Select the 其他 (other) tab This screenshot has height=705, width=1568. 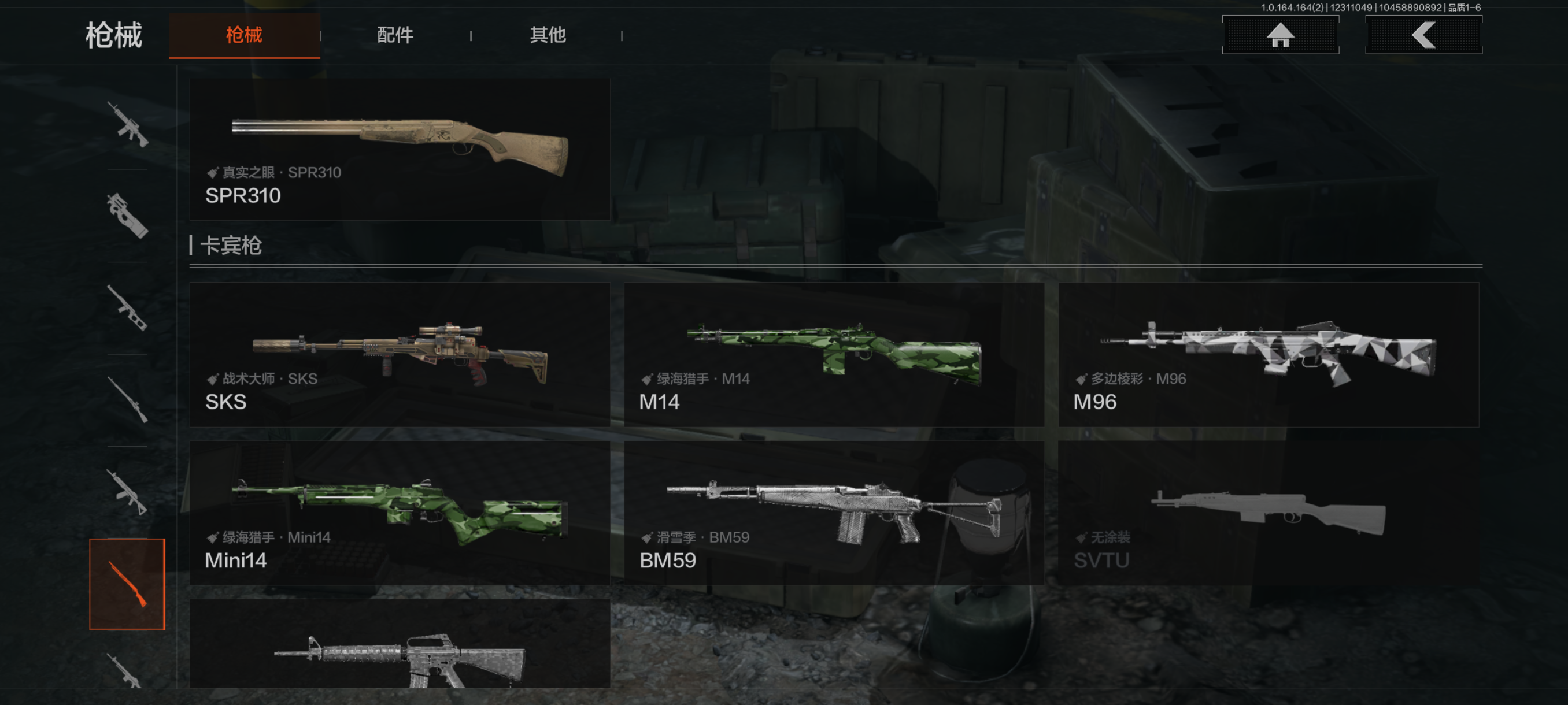(x=547, y=35)
